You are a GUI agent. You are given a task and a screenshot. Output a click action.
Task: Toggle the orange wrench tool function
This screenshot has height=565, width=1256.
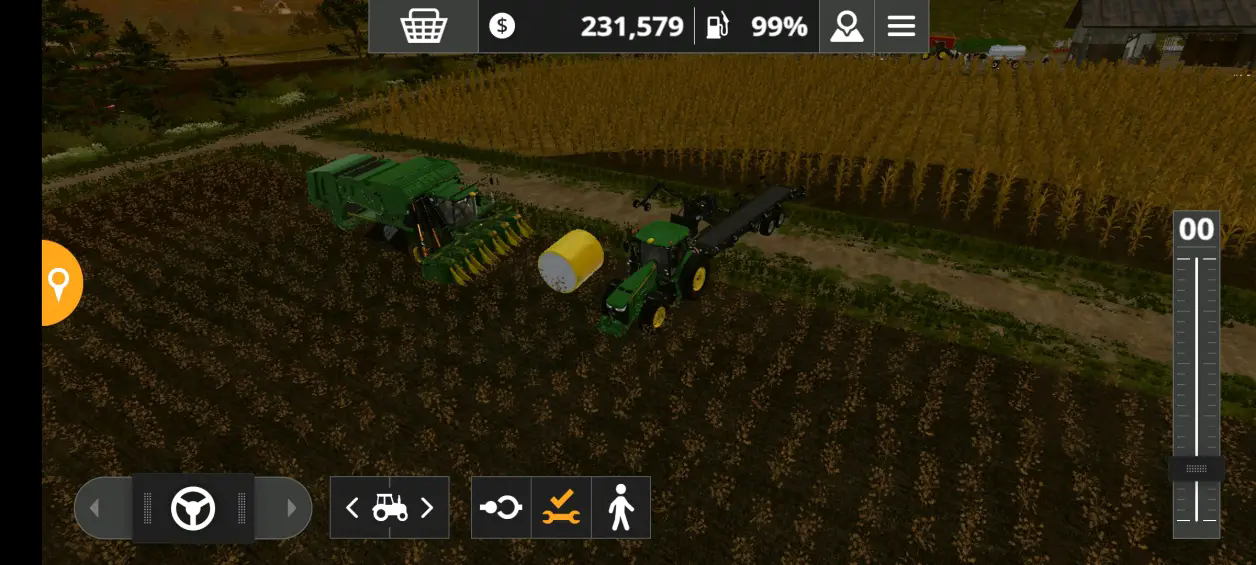[x=561, y=508]
